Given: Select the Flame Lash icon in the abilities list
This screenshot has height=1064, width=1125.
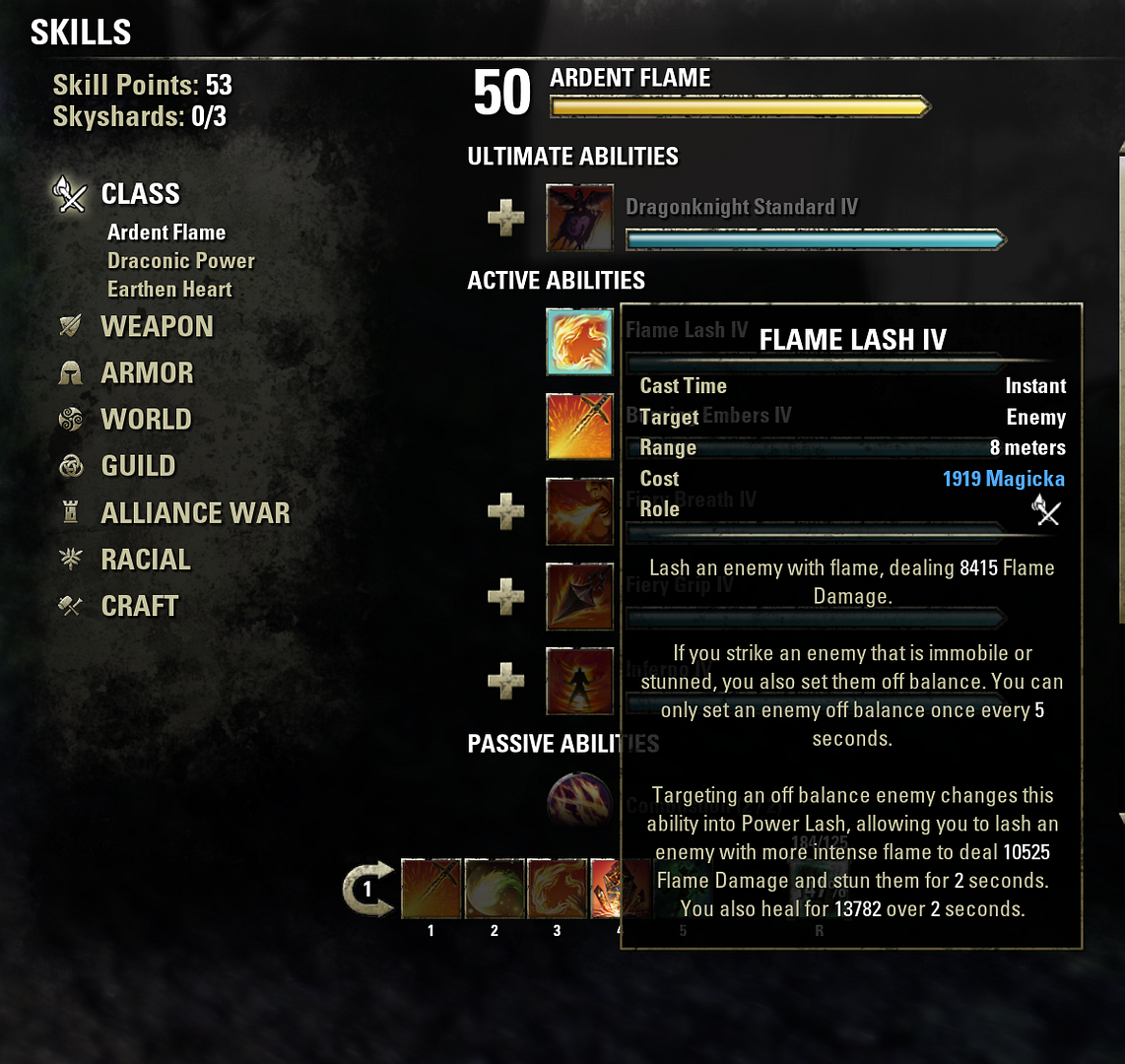Looking at the screenshot, I should click(x=580, y=342).
